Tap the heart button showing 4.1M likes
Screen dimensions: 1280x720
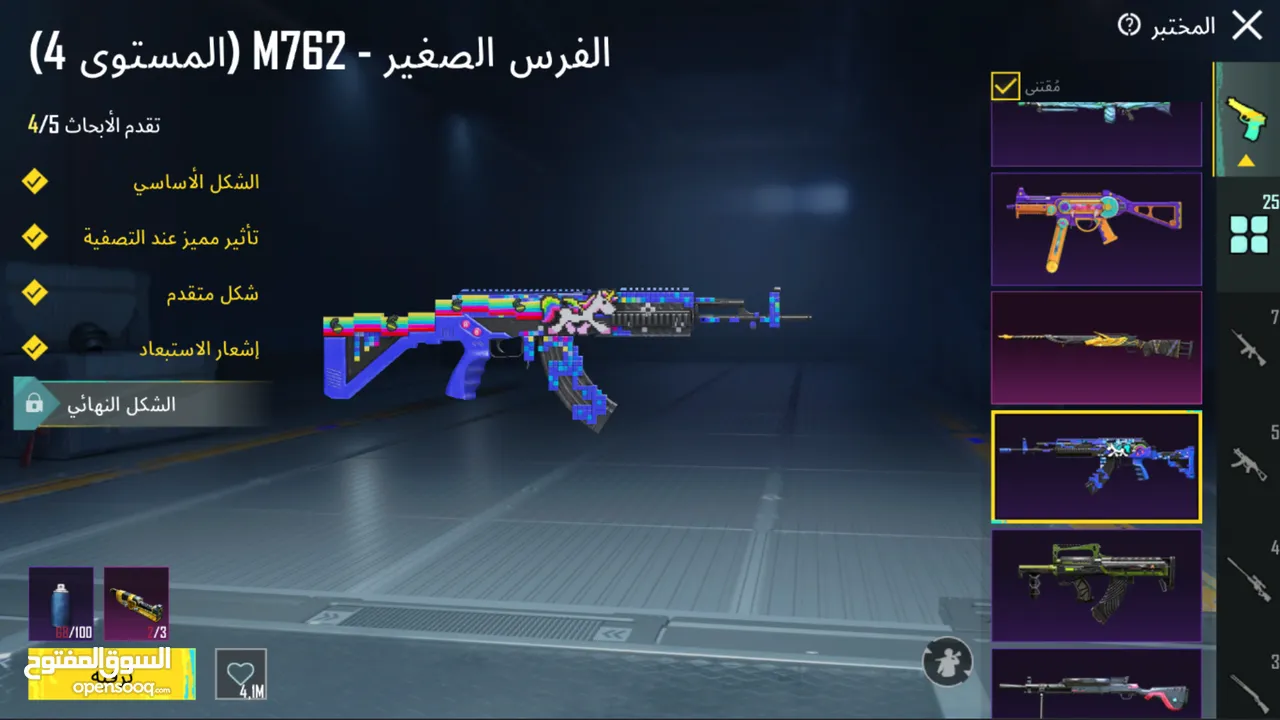(x=240, y=674)
